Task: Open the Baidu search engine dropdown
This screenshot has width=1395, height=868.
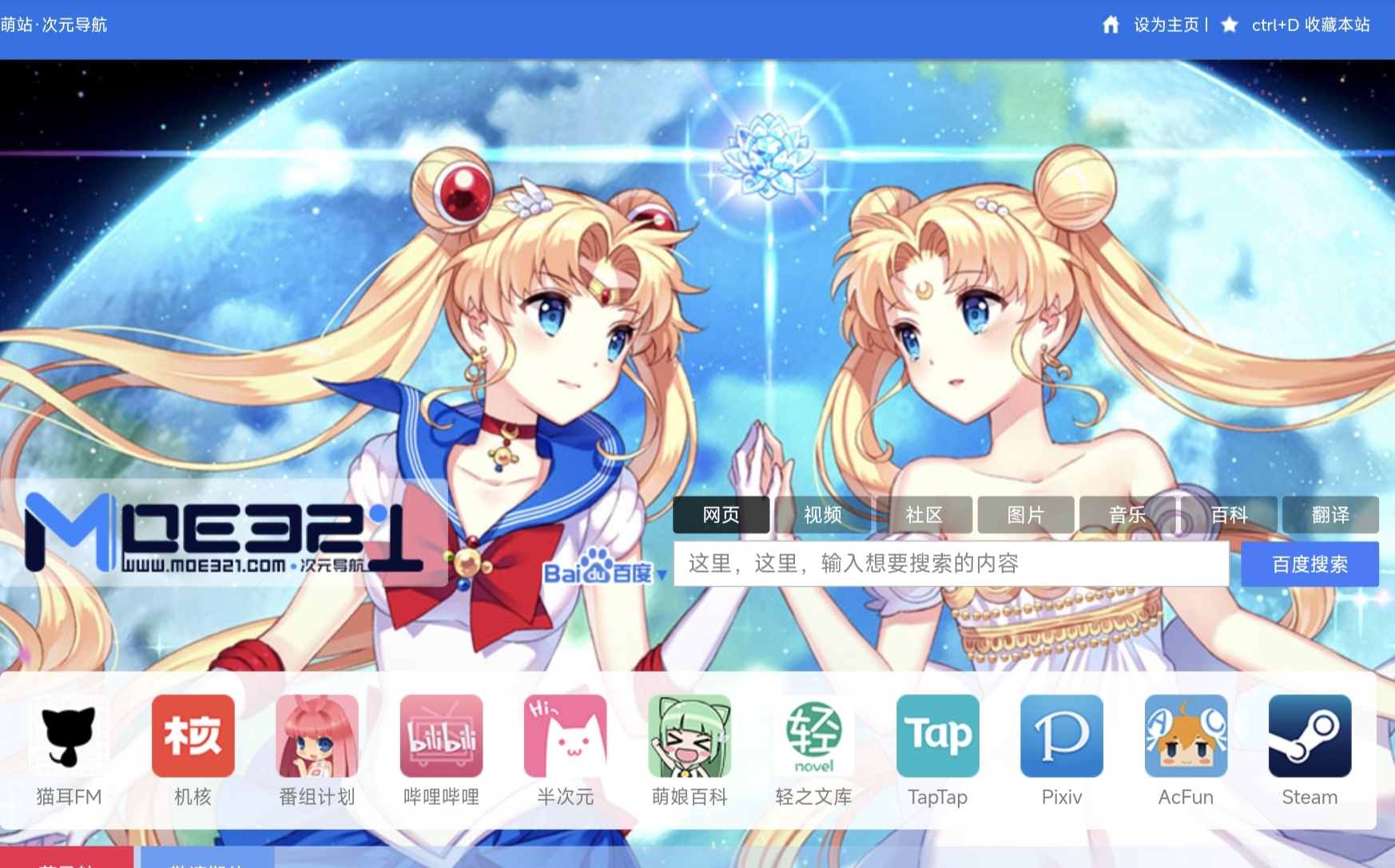Action: click(x=605, y=572)
